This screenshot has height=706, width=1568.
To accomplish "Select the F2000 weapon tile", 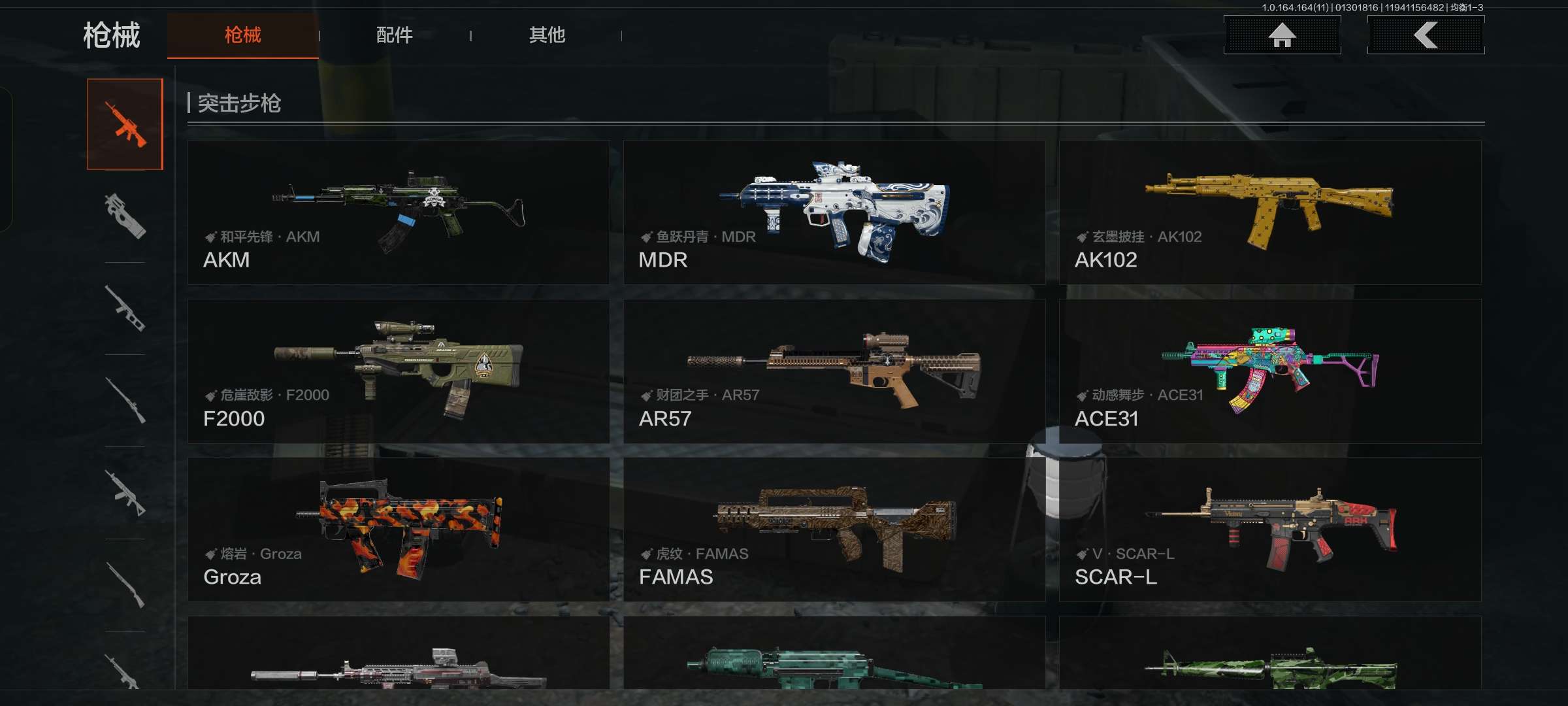I will tap(399, 371).
